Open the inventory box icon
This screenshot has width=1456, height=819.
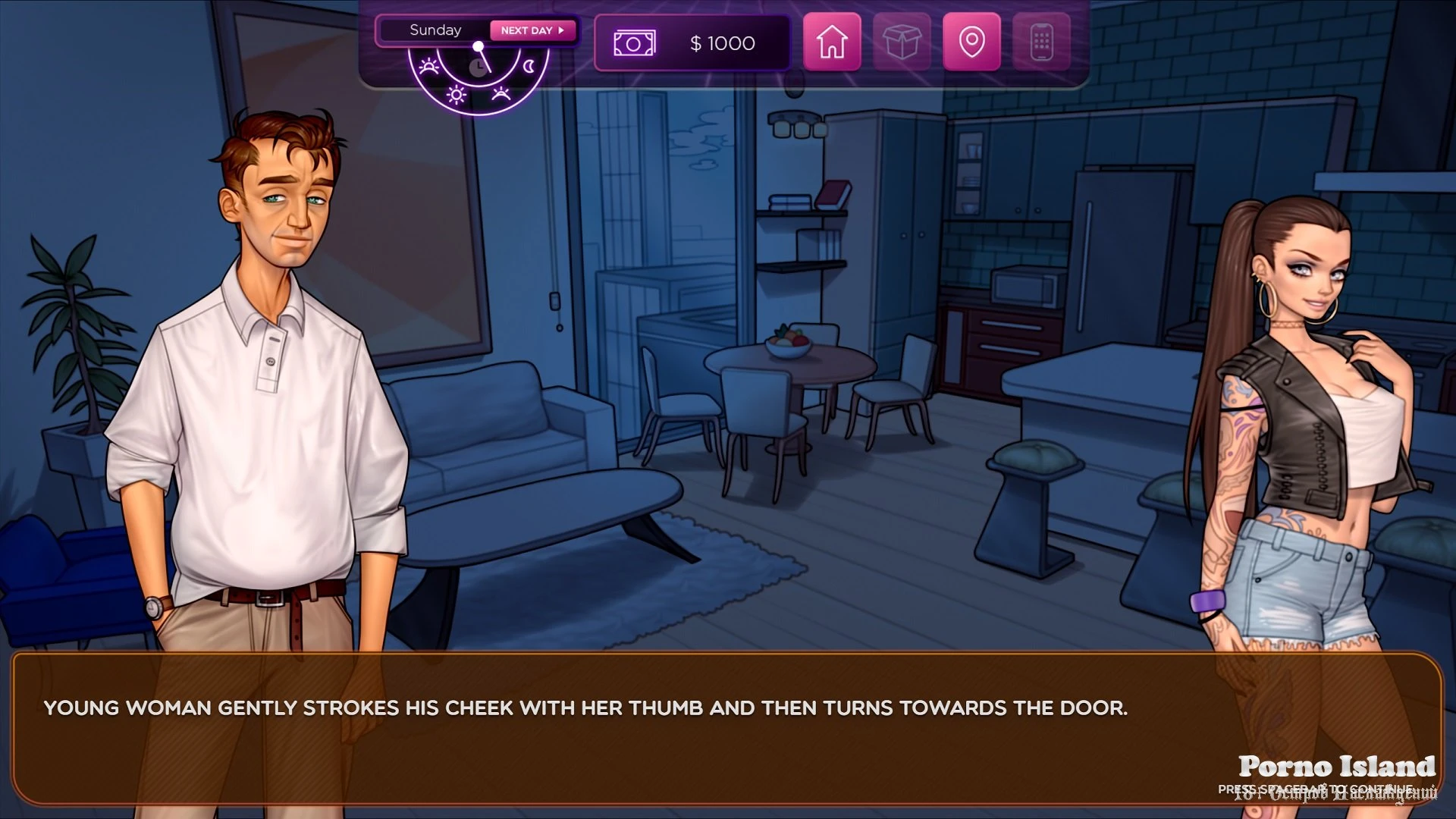tap(902, 42)
